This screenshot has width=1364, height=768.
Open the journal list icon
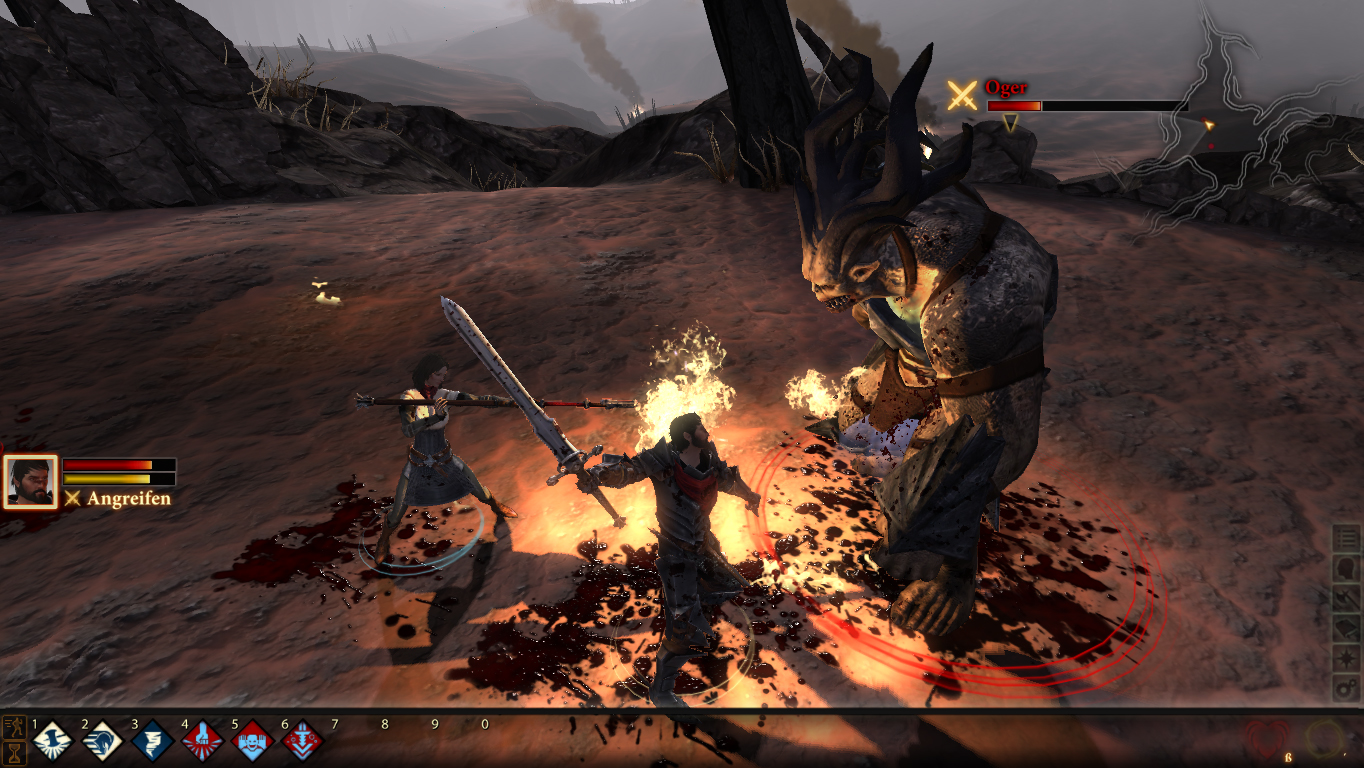click(x=1347, y=539)
